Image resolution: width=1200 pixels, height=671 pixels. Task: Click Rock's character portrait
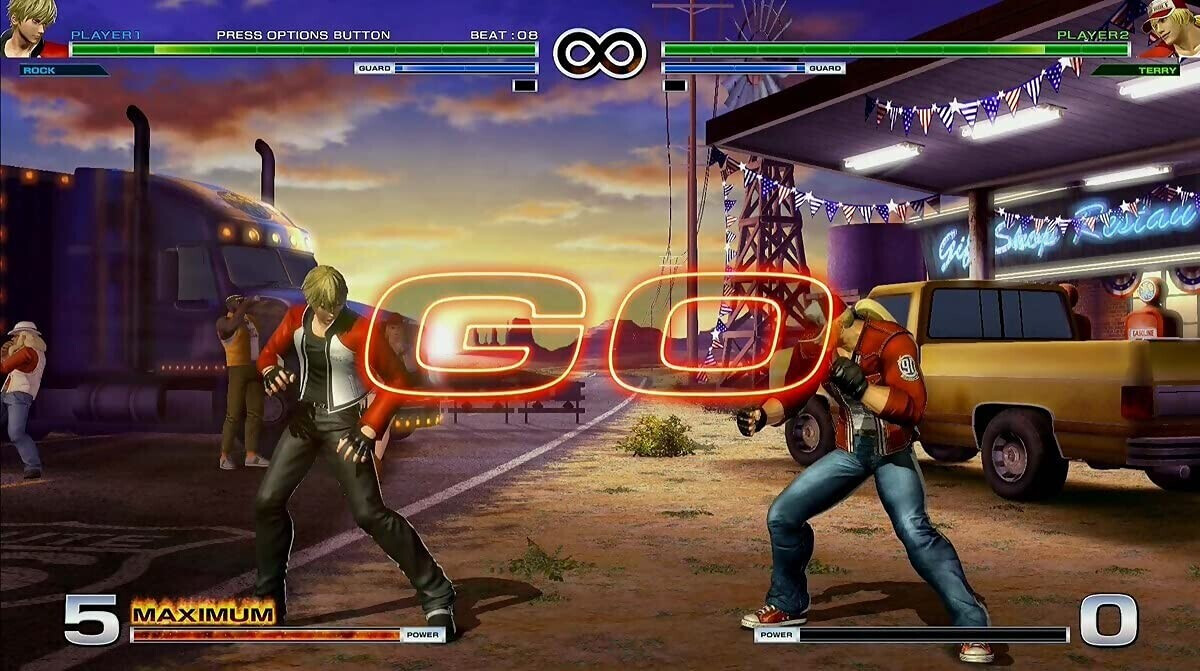[28, 27]
